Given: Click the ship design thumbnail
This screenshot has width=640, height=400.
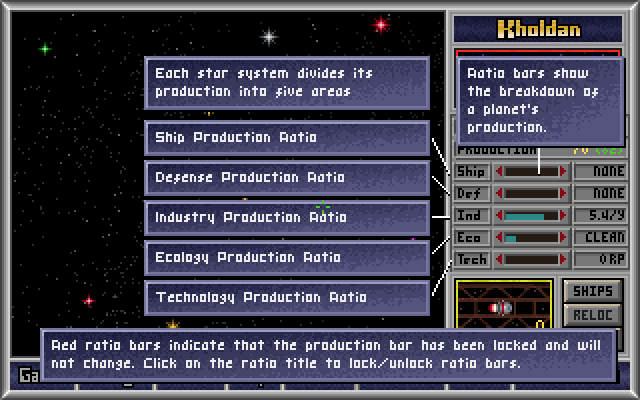Looking at the screenshot, I should tap(502, 308).
